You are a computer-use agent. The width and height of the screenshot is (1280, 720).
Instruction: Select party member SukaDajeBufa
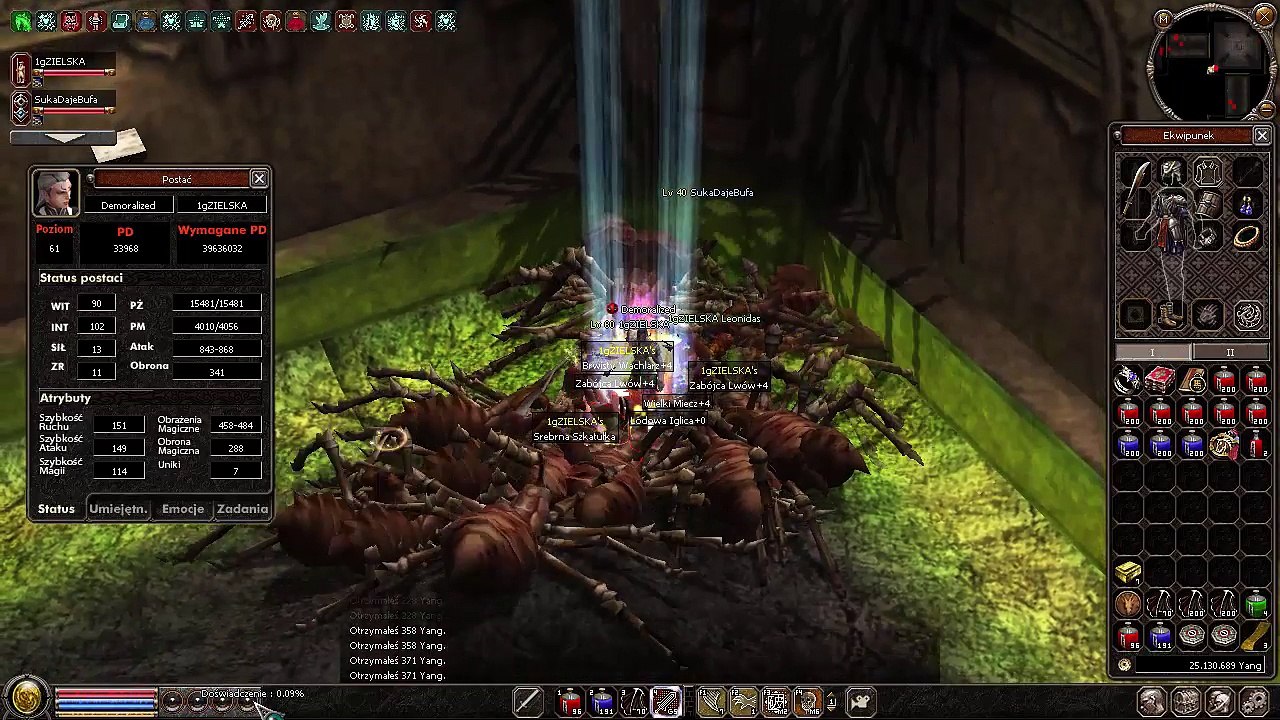pyautogui.click(x=66, y=100)
